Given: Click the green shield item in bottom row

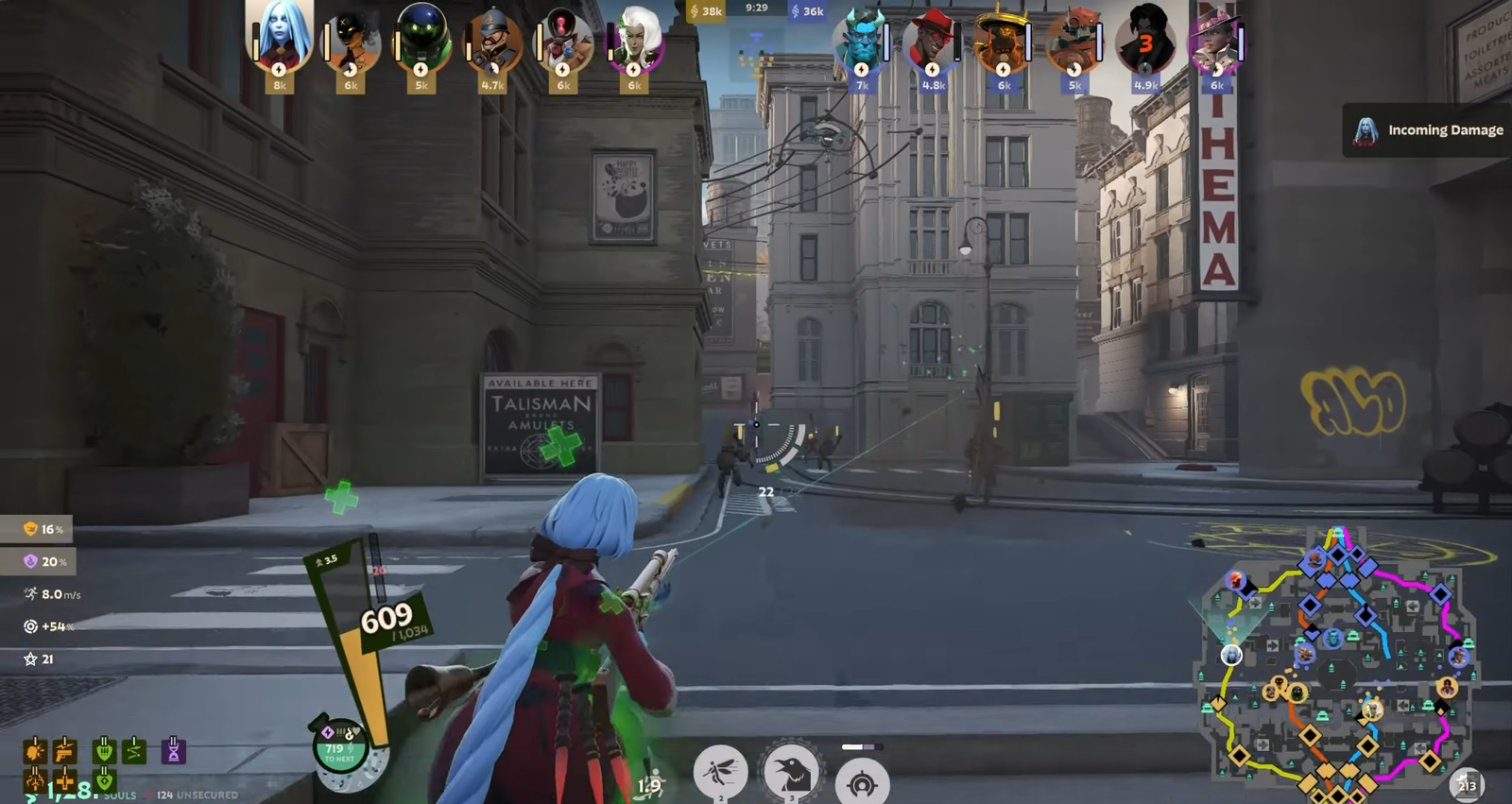Looking at the screenshot, I should tap(105, 780).
